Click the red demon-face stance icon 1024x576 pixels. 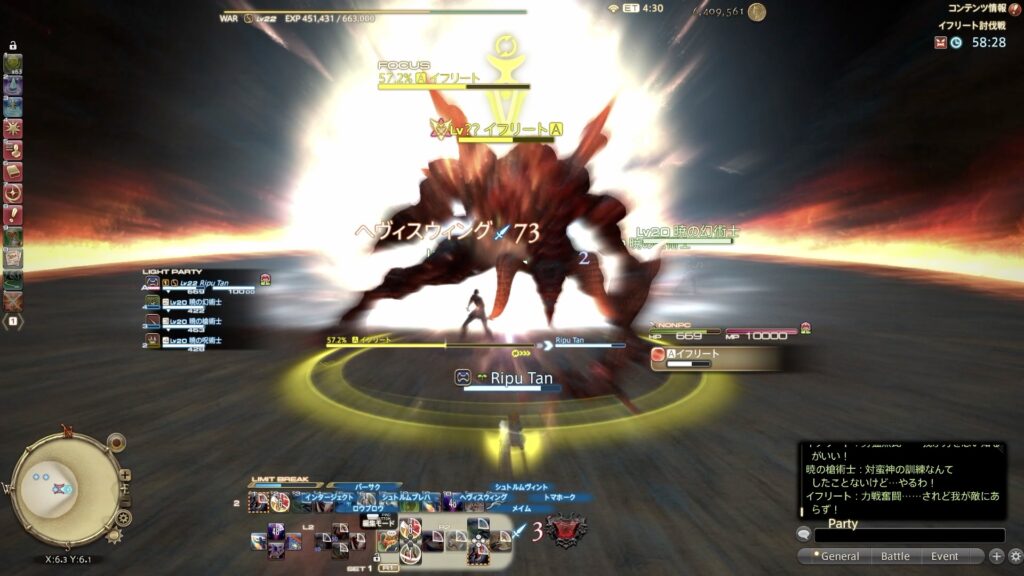[x=567, y=529]
